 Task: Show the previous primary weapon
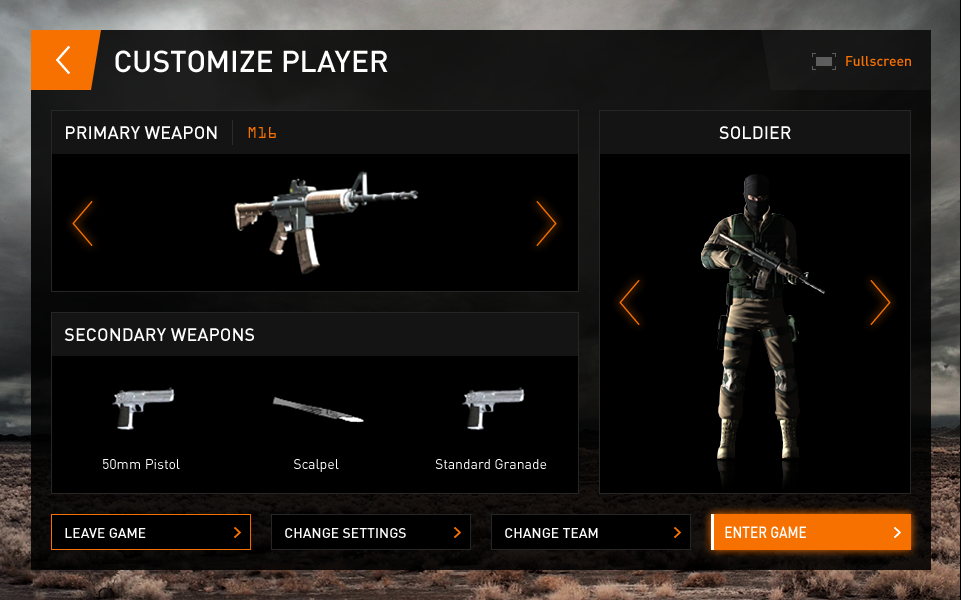click(83, 223)
